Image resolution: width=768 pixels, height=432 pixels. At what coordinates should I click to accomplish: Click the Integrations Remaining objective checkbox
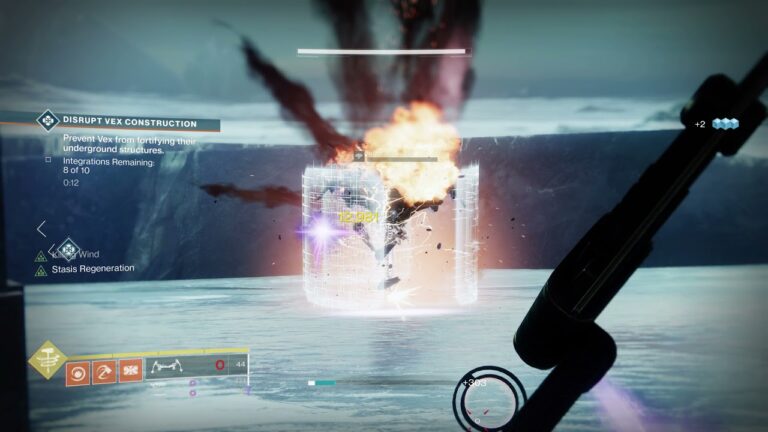click(47, 160)
